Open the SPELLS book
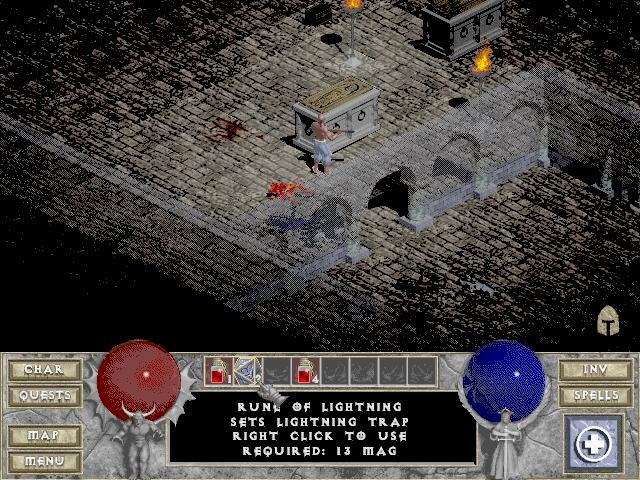Screen dimensions: 640x480 (596, 396)
